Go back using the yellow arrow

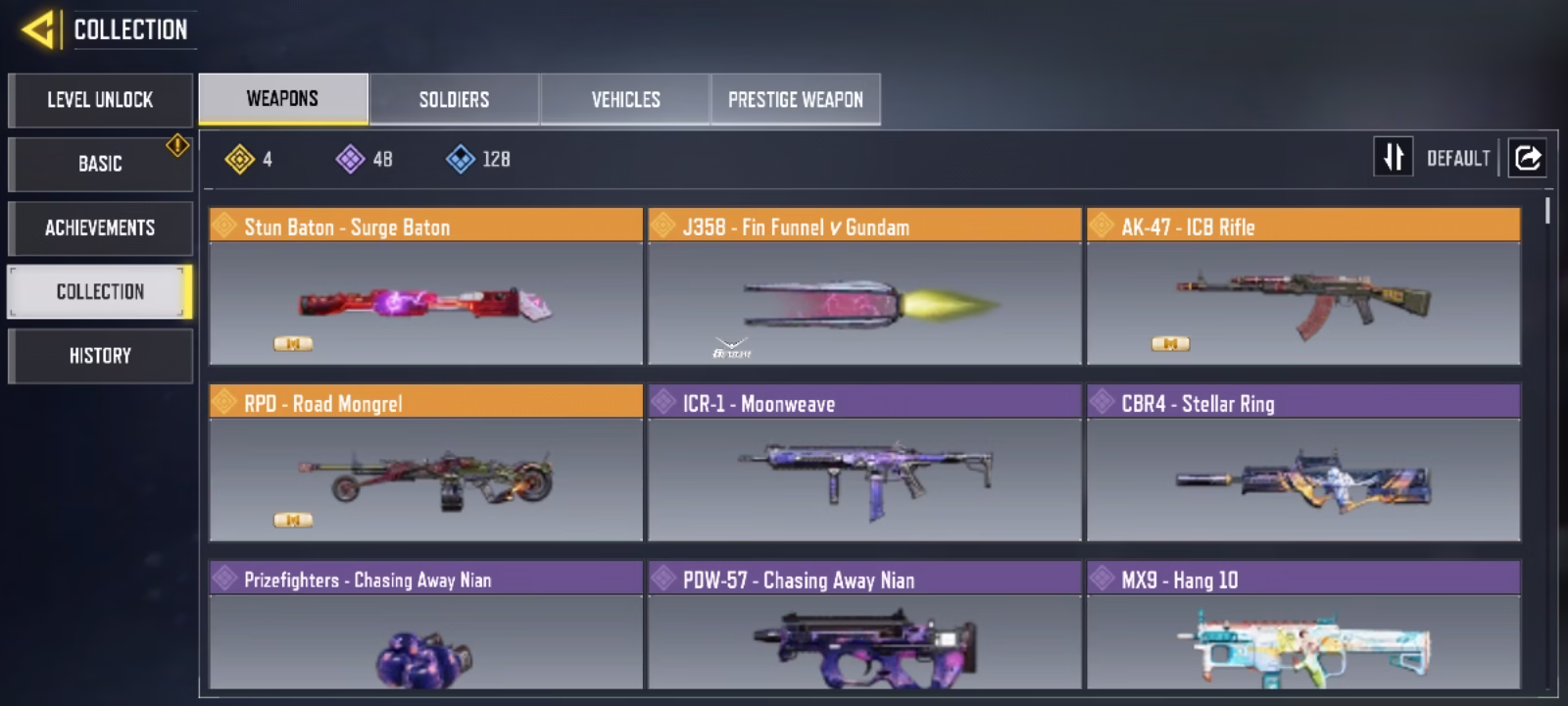[37, 29]
